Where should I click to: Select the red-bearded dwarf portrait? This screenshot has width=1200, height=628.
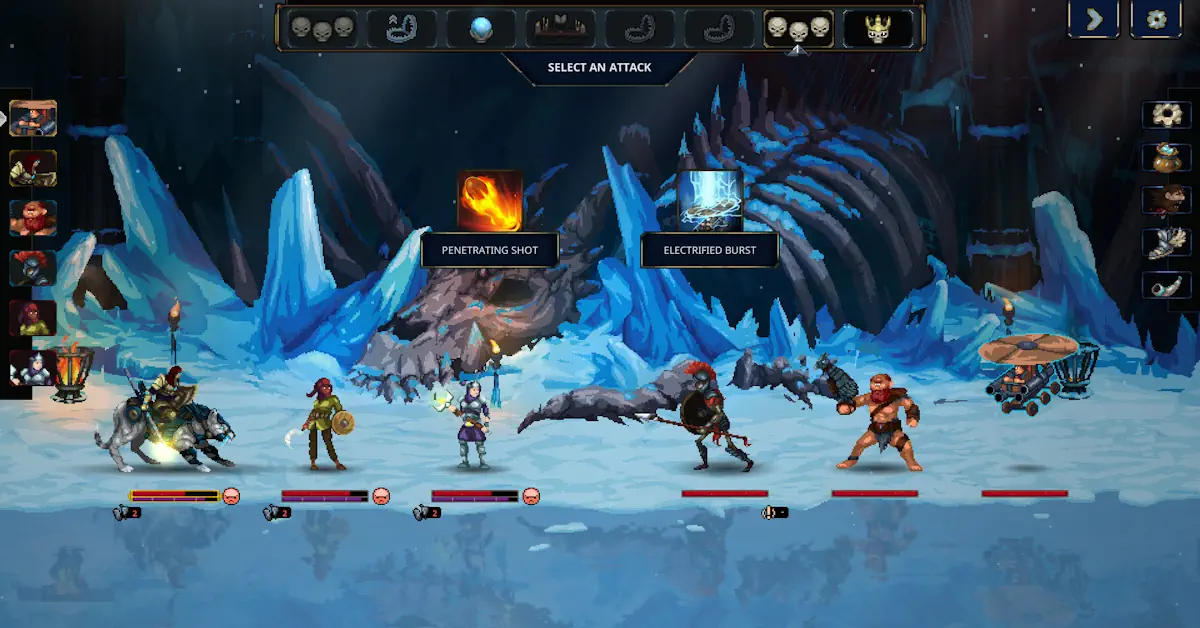(33, 218)
